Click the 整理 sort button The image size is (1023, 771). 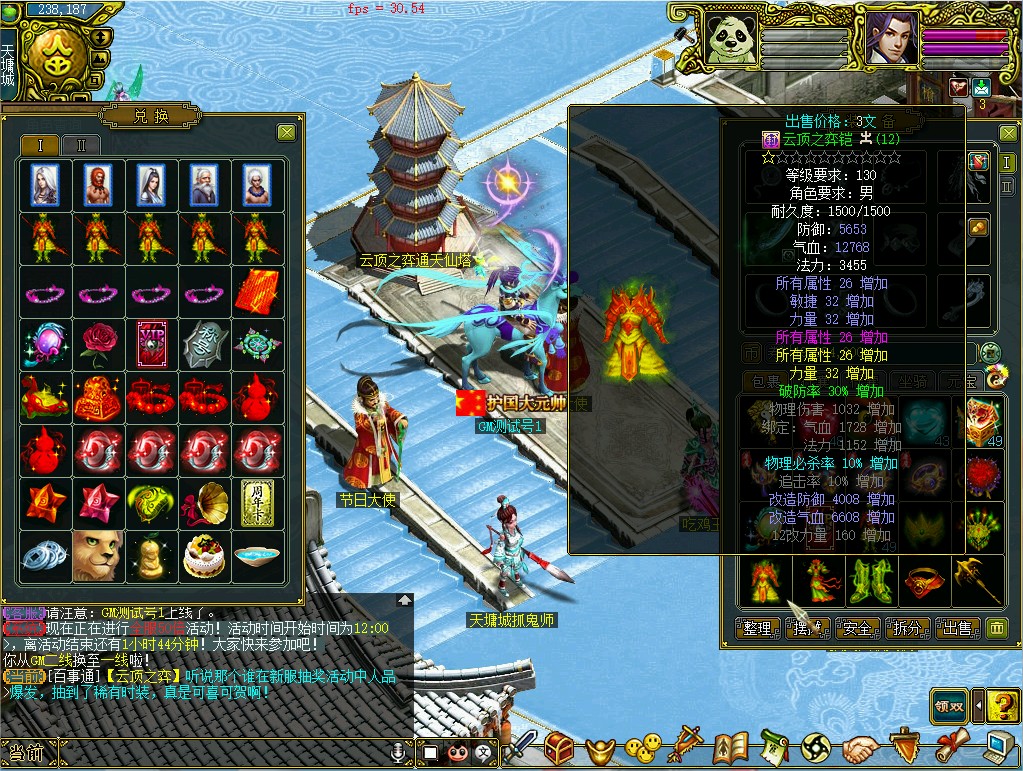pyautogui.click(x=758, y=628)
